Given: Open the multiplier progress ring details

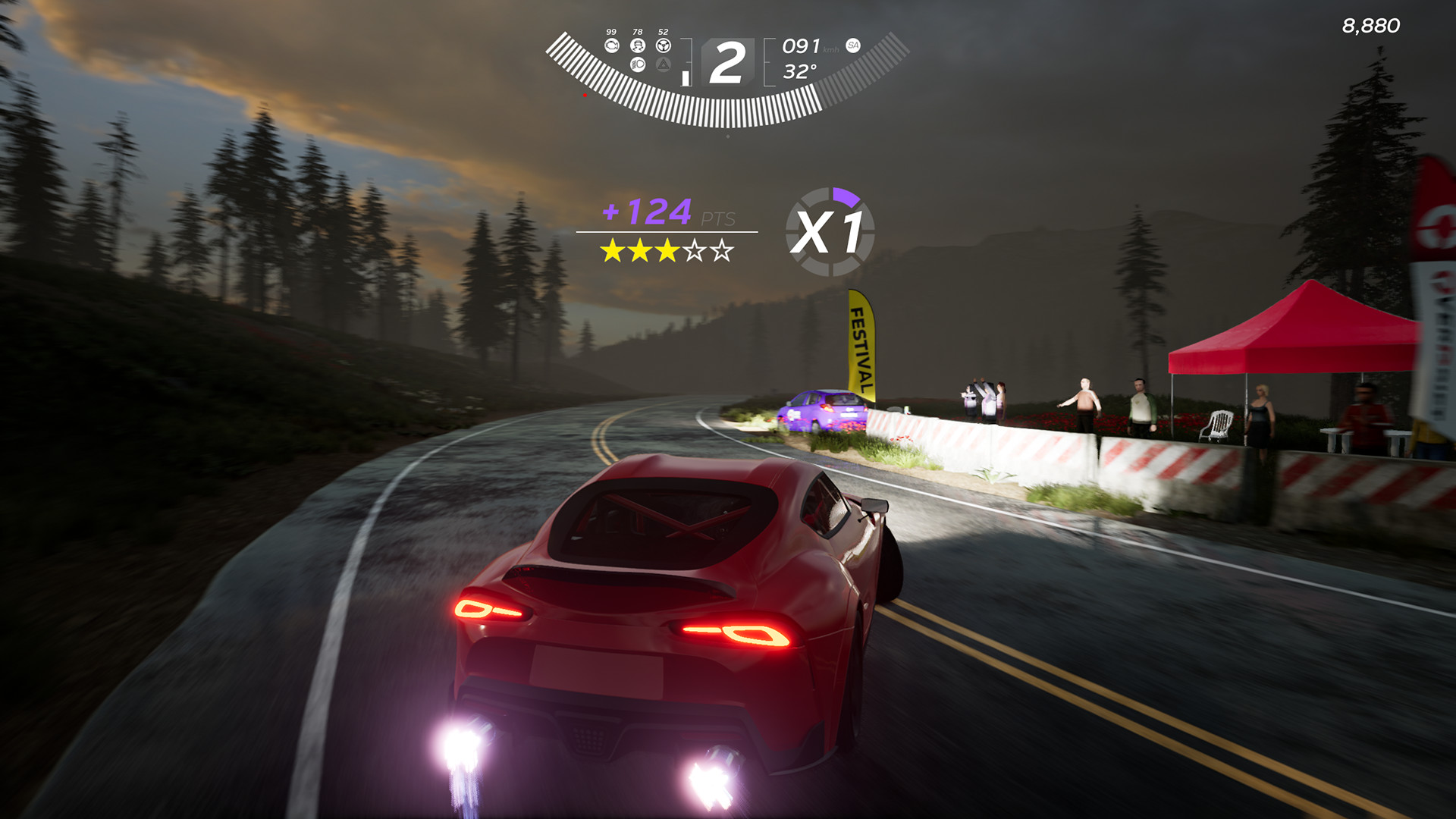Looking at the screenshot, I should [x=831, y=230].
